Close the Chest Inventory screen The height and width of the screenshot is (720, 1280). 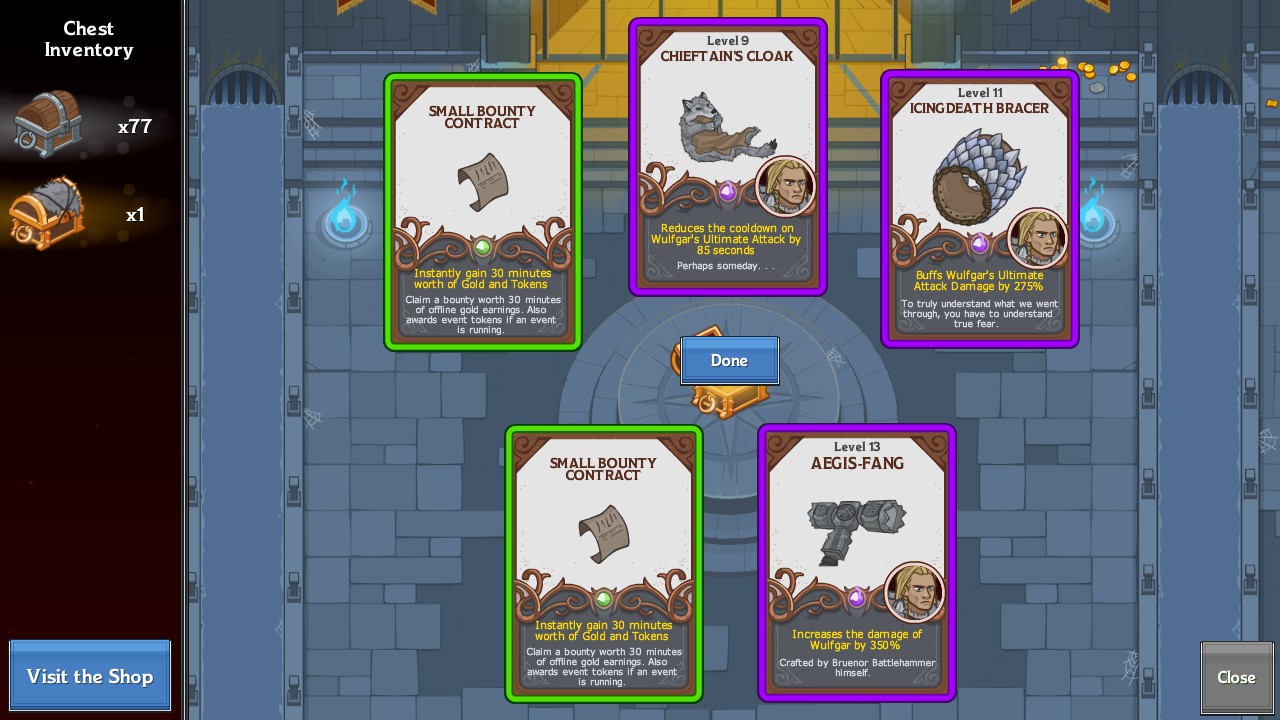click(x=1236, y=677)
